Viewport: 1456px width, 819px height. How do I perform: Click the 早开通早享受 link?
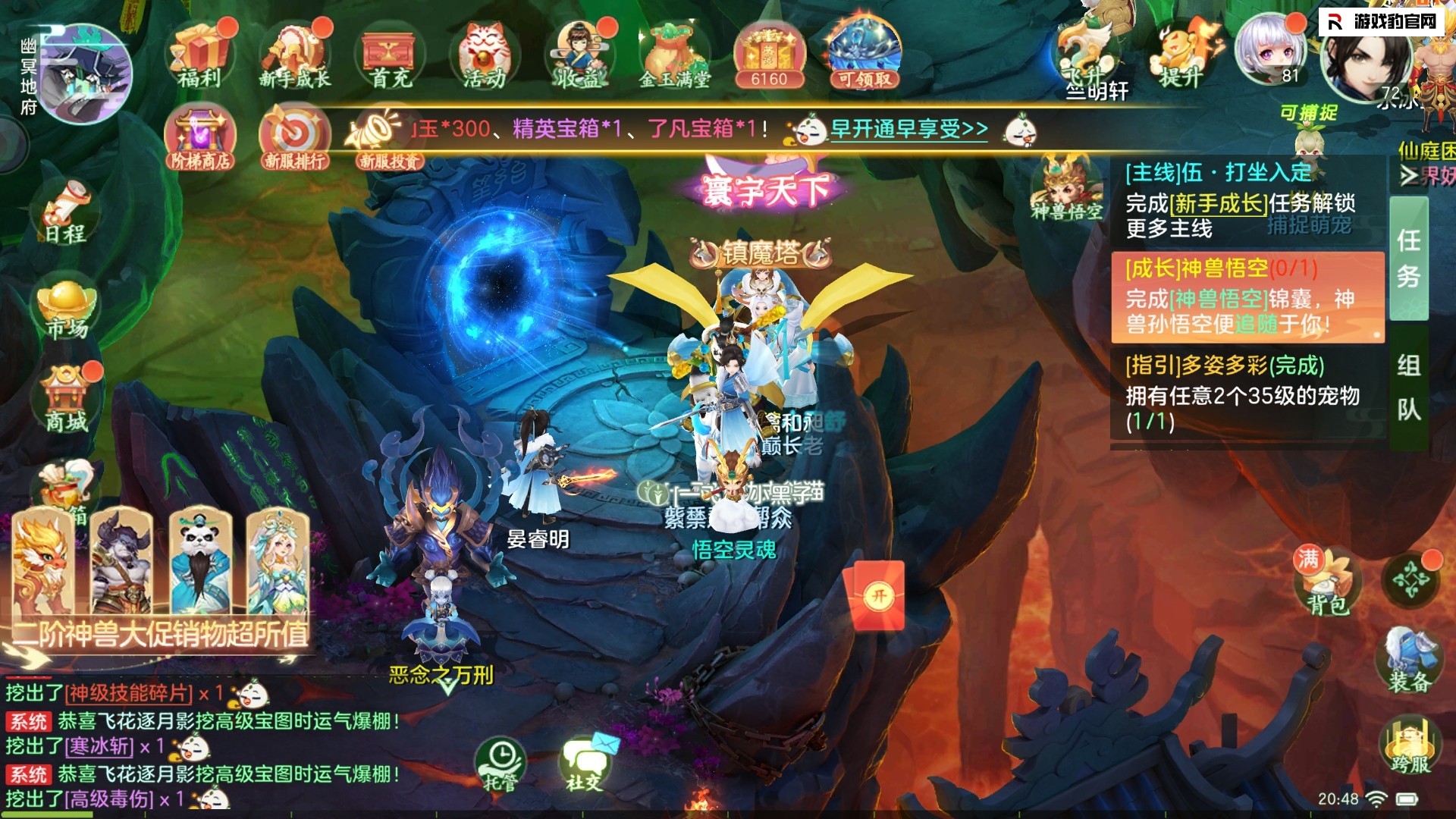tap(909, 129)
